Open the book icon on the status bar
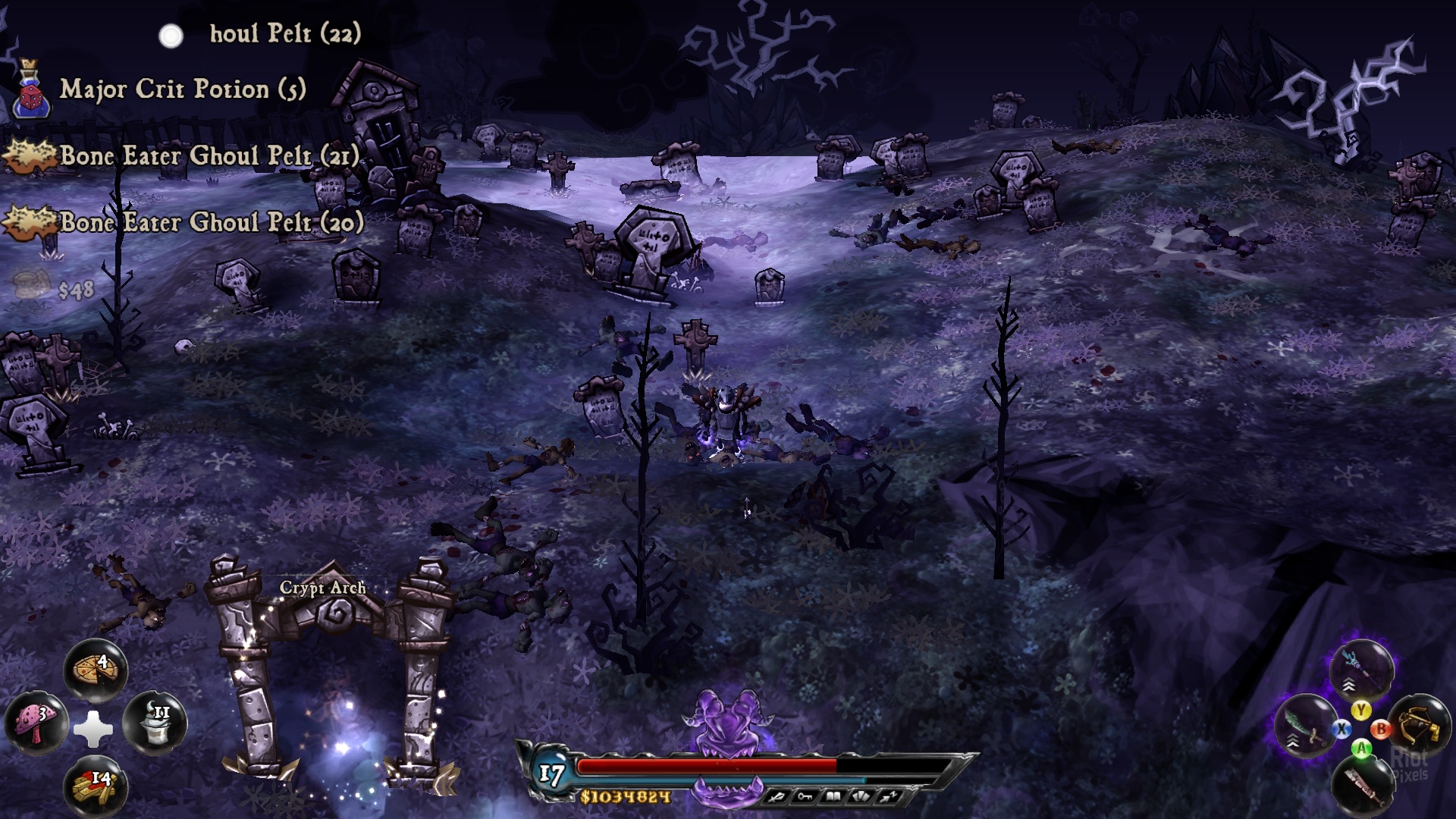1456x819 pixels. tap(833, 796)
